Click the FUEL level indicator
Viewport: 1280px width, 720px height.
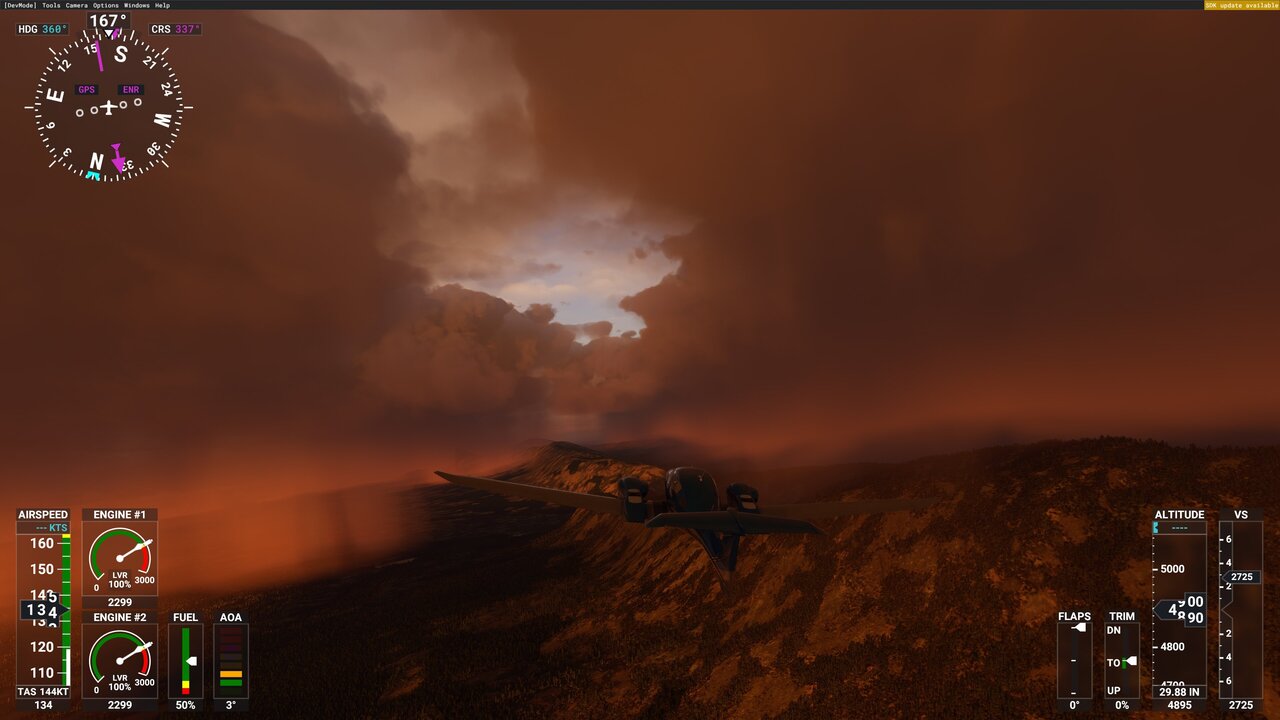point(185,660)
